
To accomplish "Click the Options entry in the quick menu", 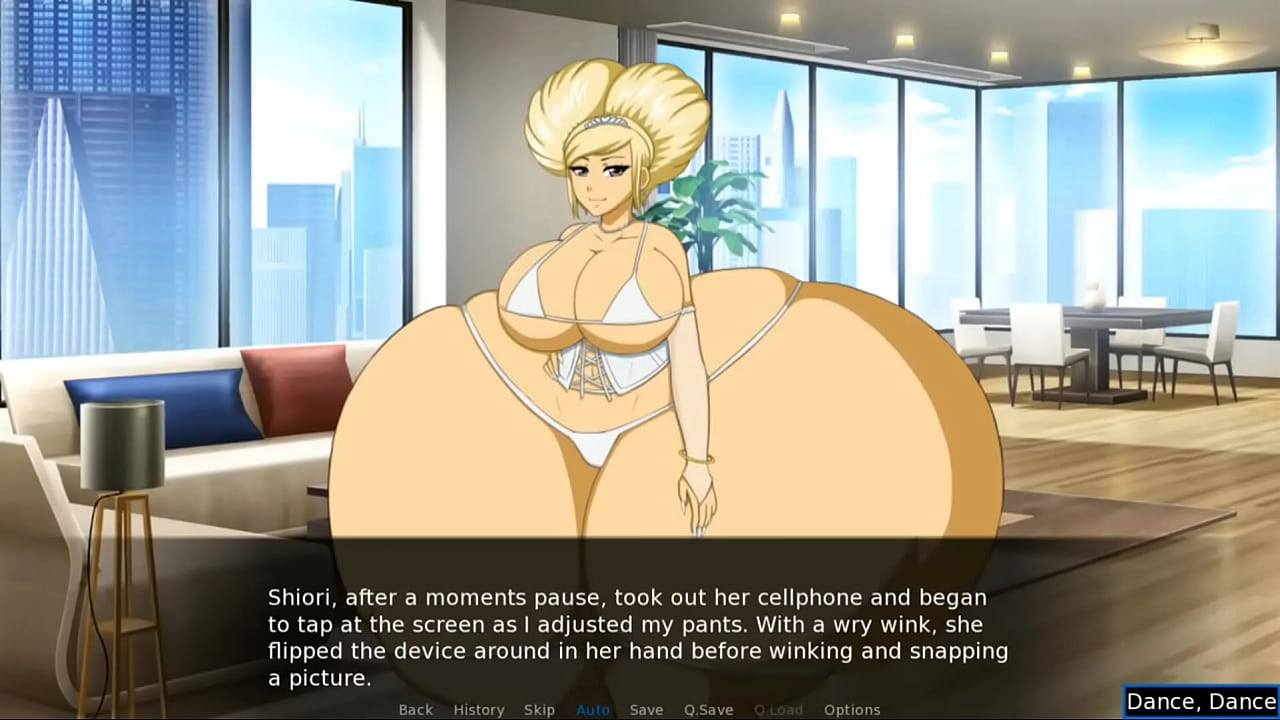I will pos(853,709).
